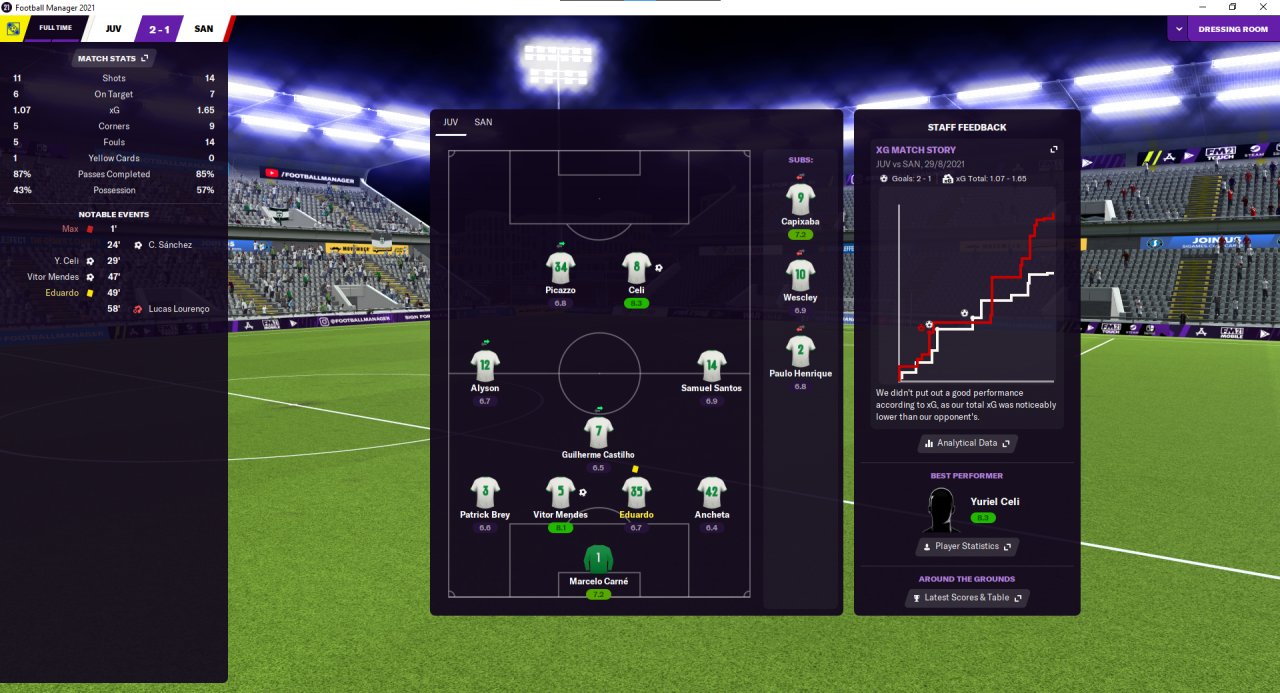Viewport: 1280px width, 693px height.
Task: Show Latest Scores & Table
Action: point(966,598)
